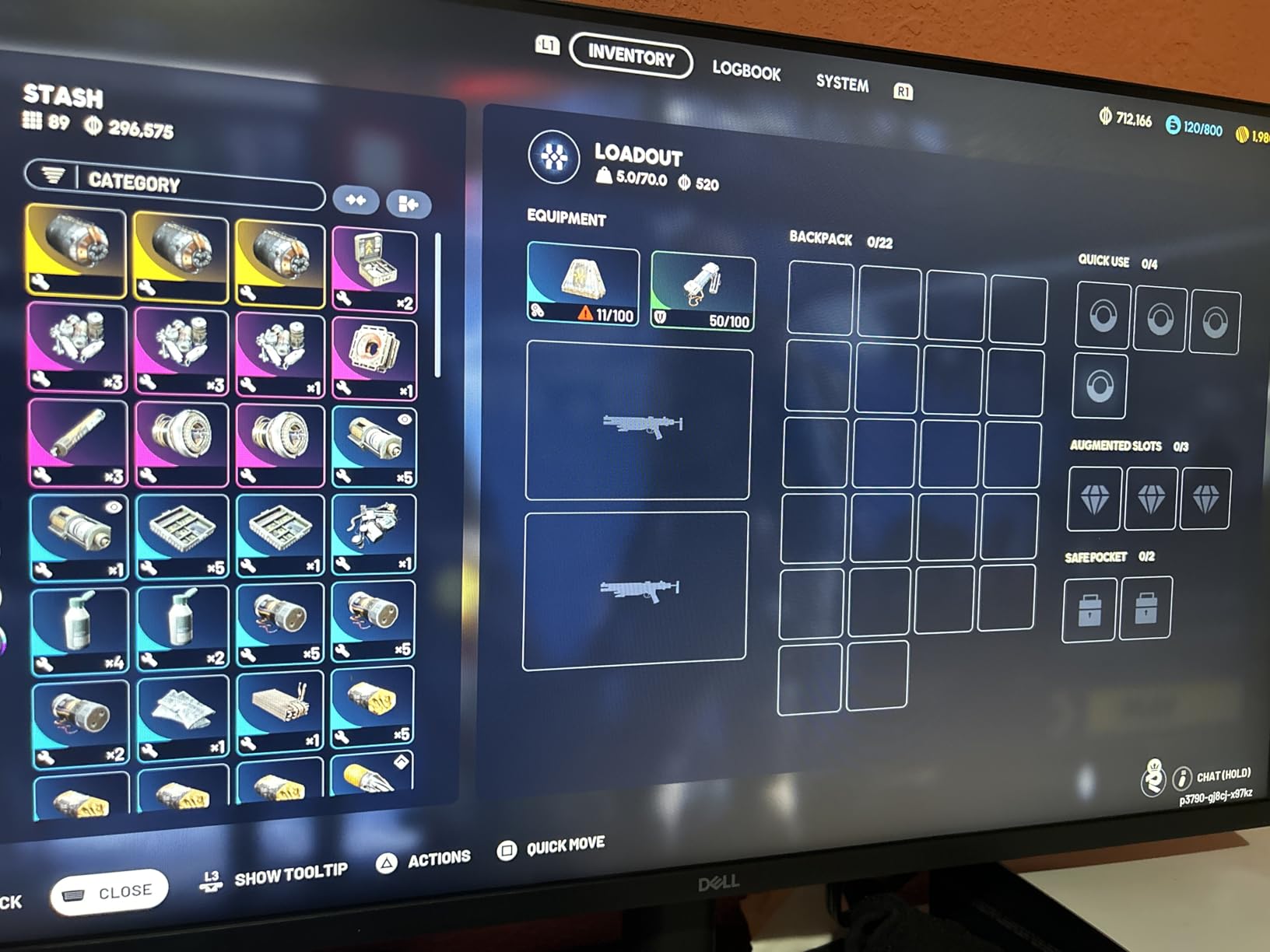Click the double-diamond button beside Category
1270x952 pixels.
pos(356,201)
